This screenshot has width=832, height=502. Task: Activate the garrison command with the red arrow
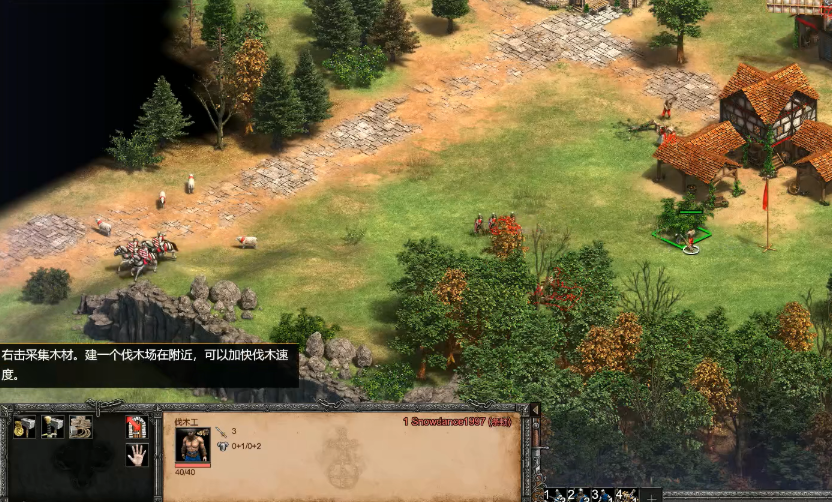coord(137,427)
